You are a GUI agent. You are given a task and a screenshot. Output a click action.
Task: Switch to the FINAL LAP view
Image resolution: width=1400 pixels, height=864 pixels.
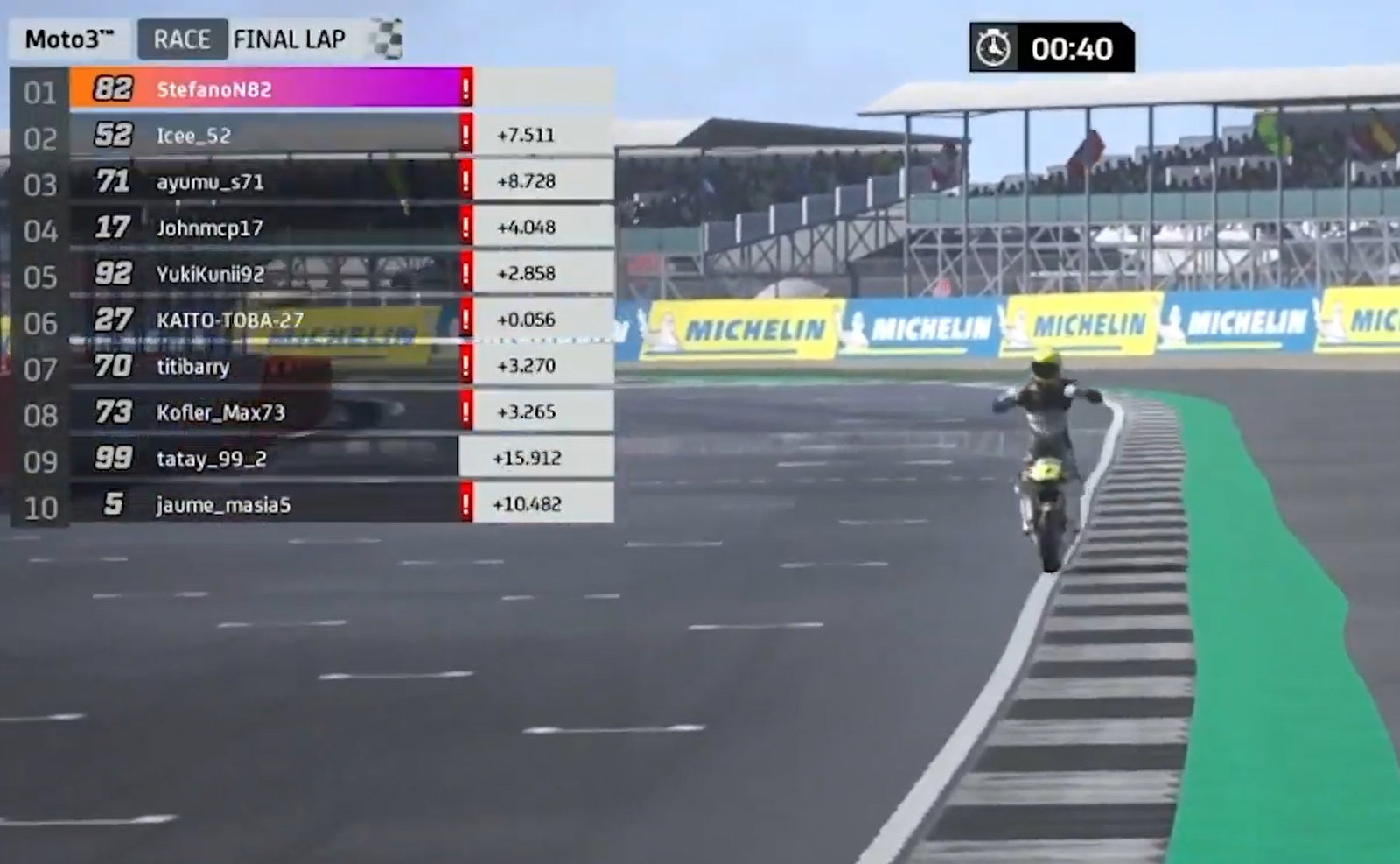(289, 39)
